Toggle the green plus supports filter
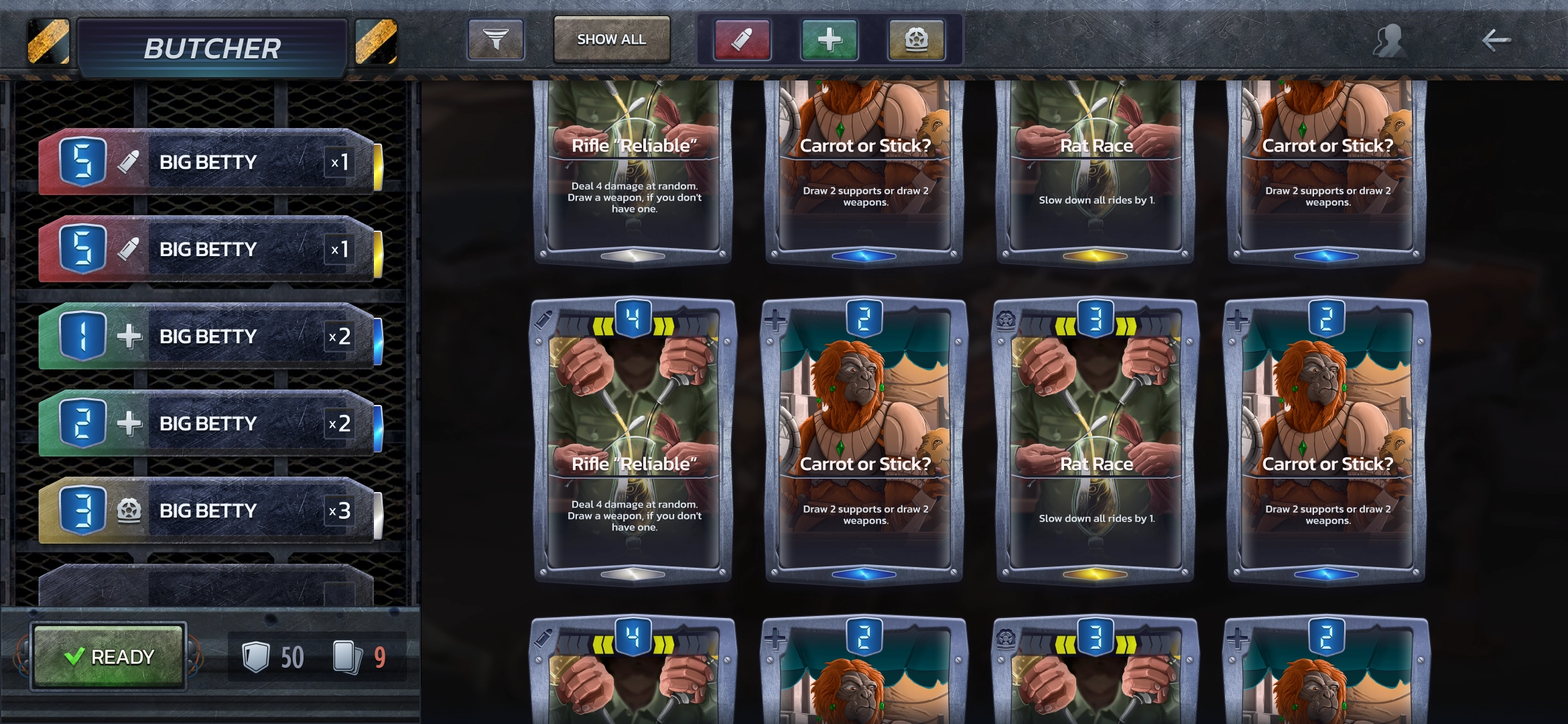 [x=828, y=40]
